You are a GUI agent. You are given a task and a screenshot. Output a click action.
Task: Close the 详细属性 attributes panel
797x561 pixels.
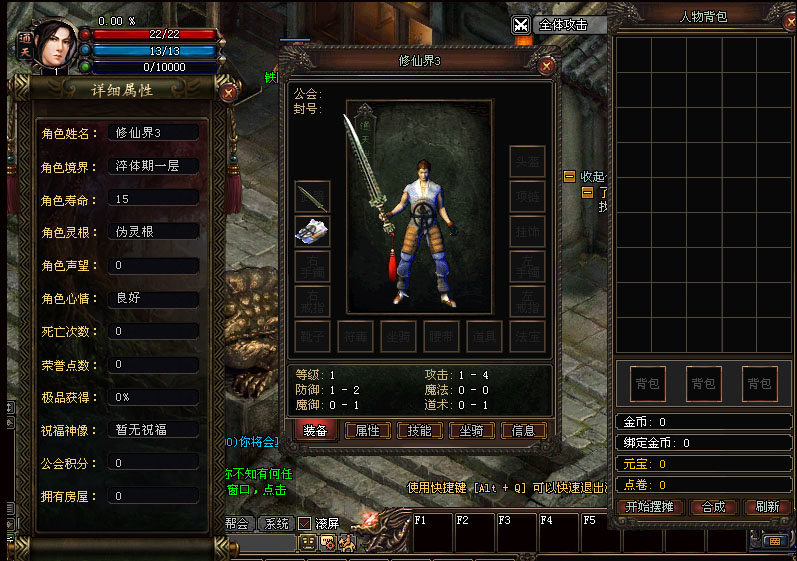coord(228,92)
